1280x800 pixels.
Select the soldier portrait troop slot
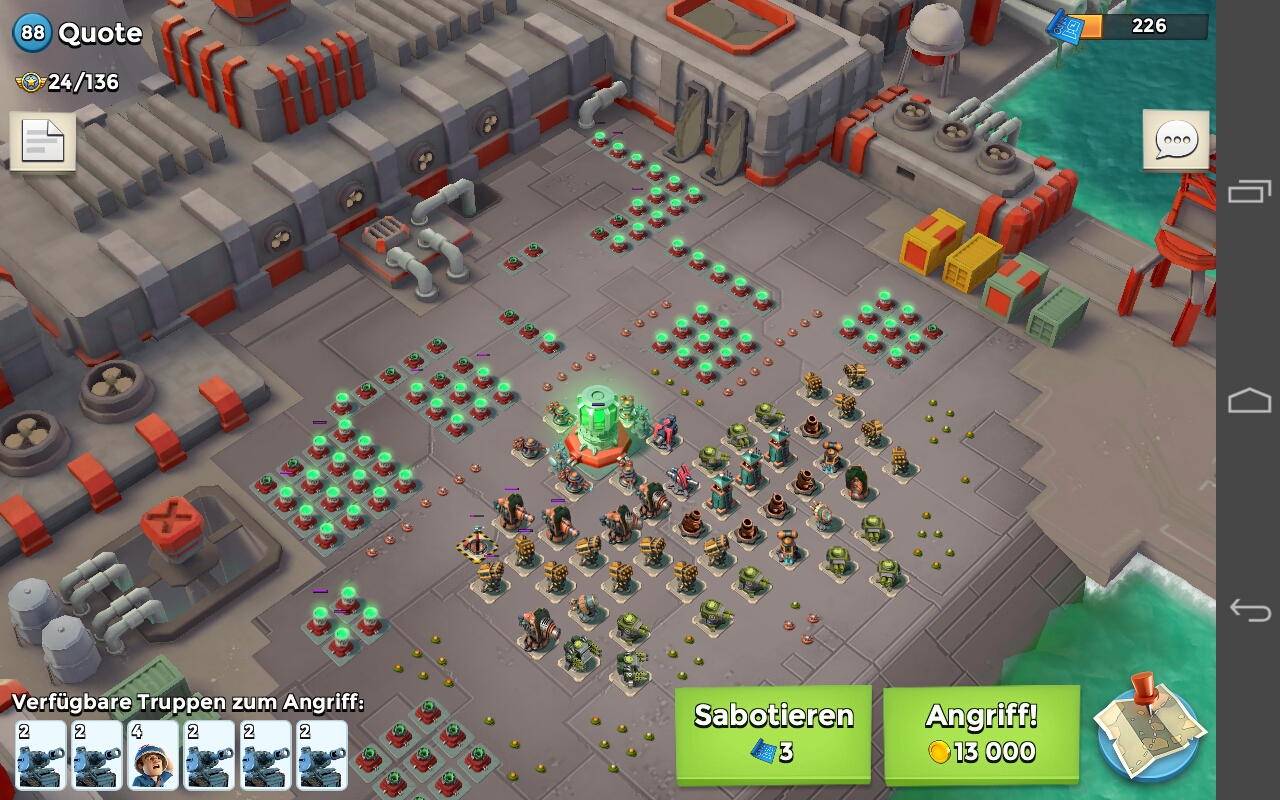click(x=153, y=755)
